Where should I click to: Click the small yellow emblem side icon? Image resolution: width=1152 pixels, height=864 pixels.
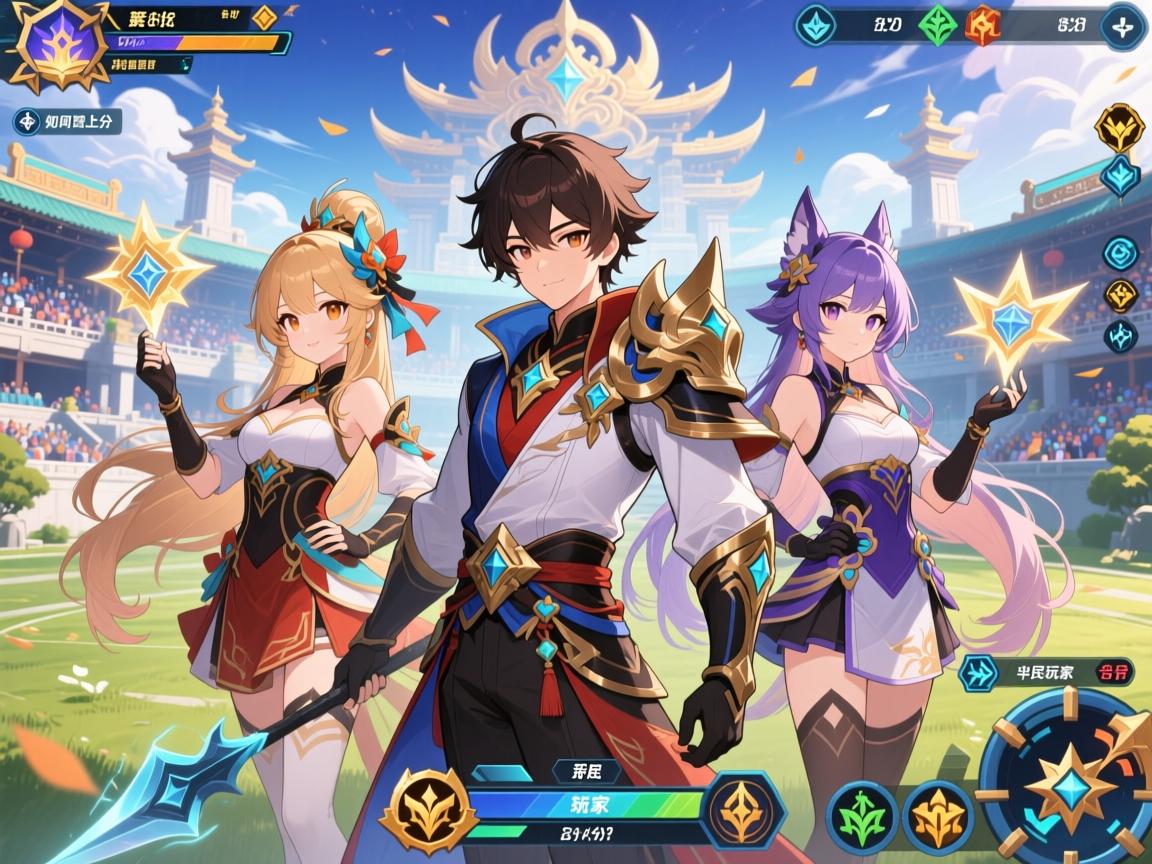click(x=1120, y=295)
